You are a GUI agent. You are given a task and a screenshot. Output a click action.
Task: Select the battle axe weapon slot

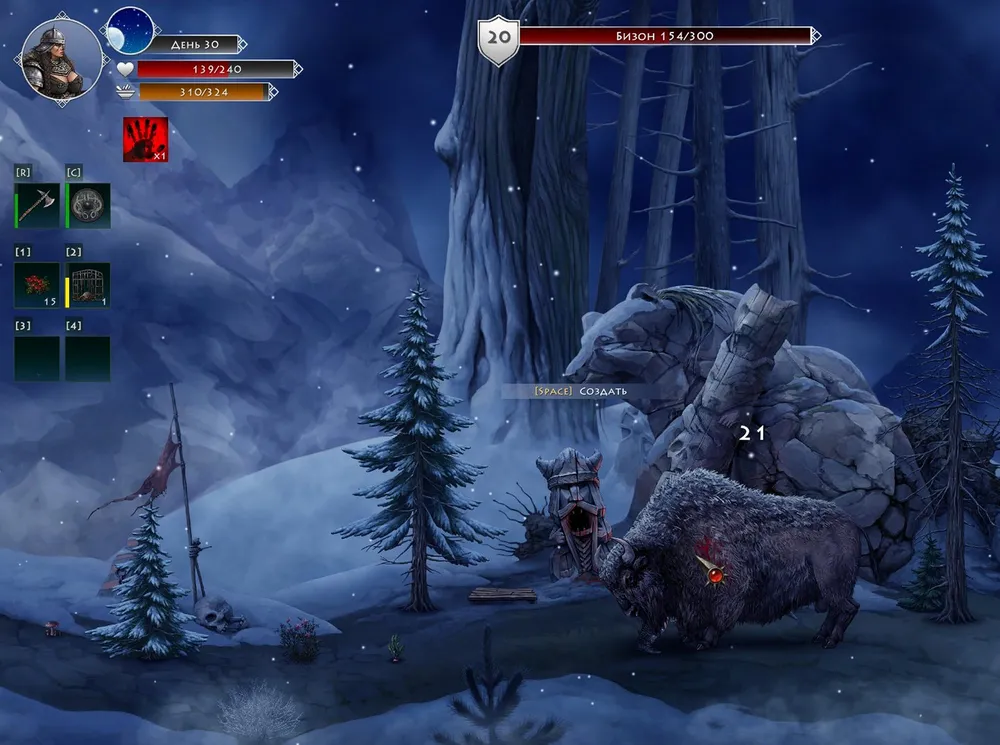(37, 205)
